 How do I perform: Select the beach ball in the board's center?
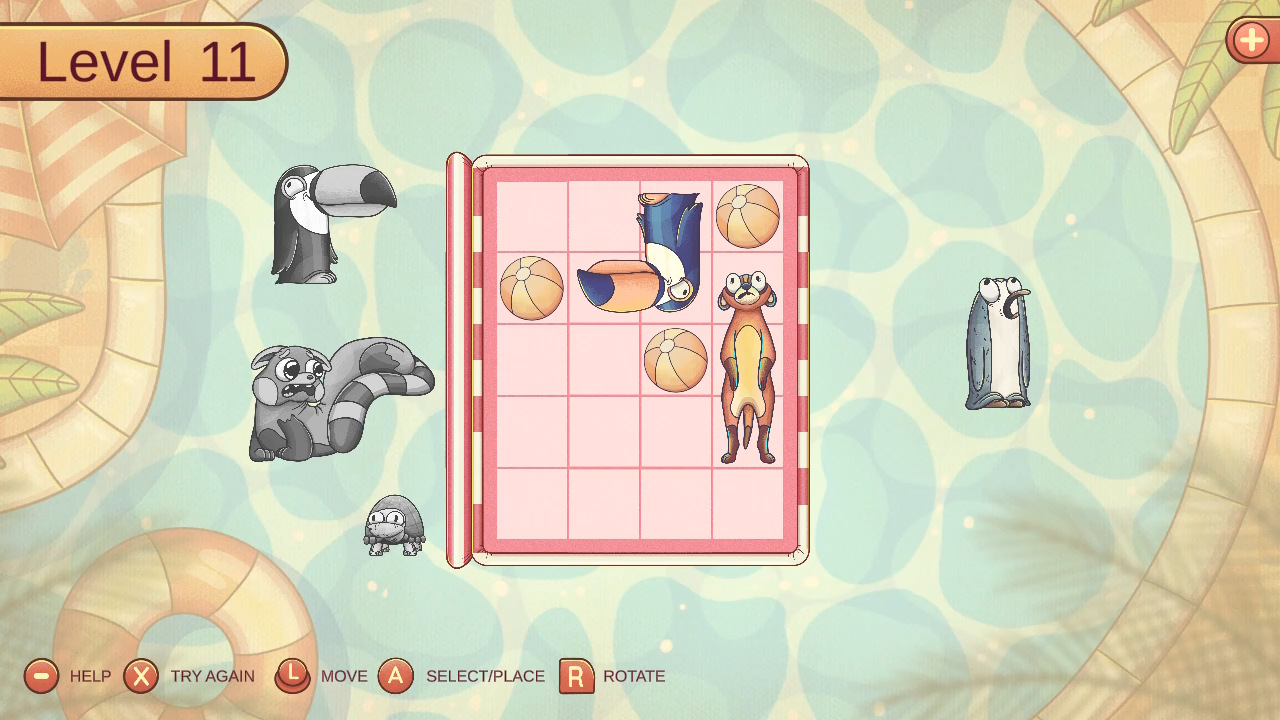point(674,360)
